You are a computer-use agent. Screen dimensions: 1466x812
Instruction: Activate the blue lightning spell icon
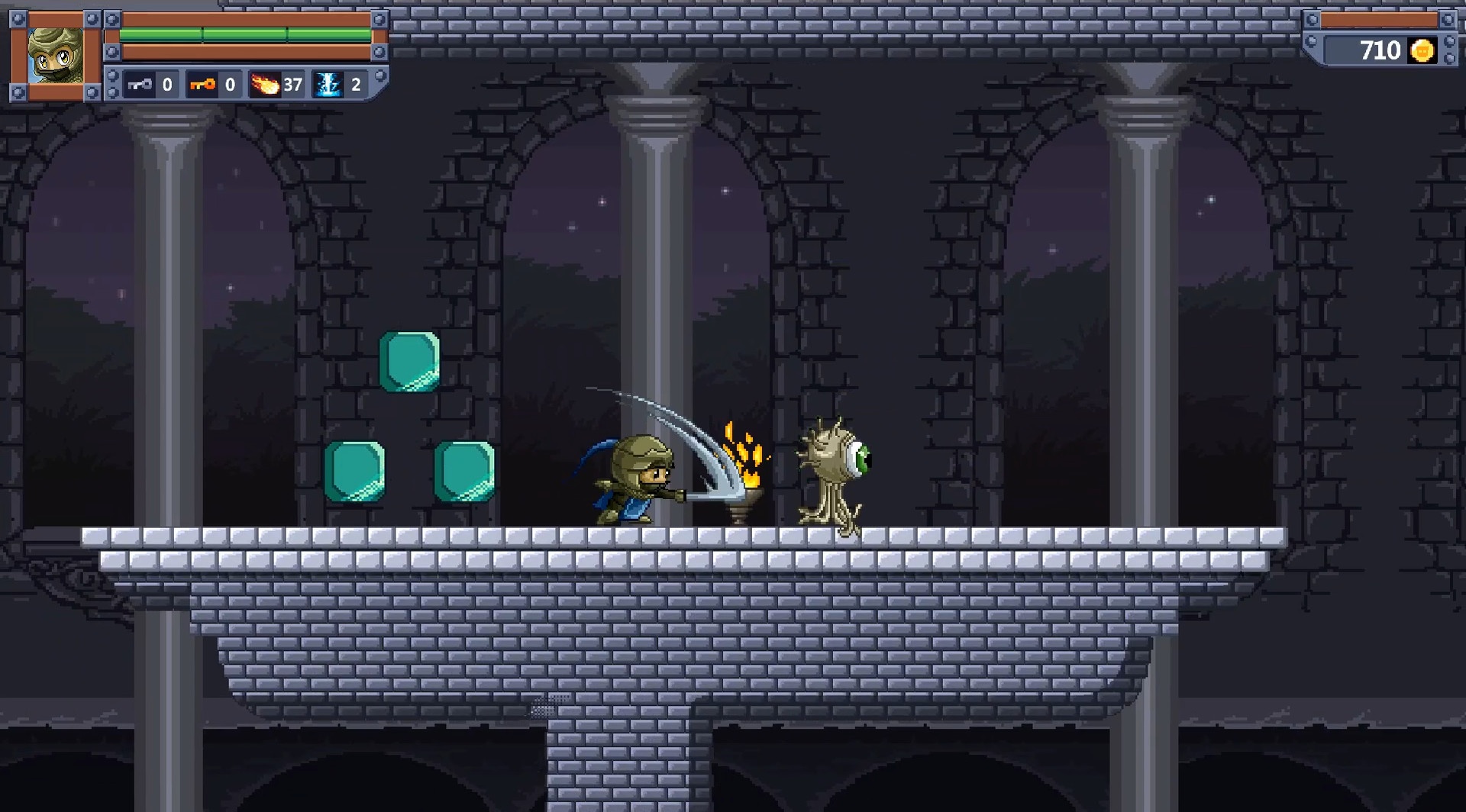tap(328, 84)
